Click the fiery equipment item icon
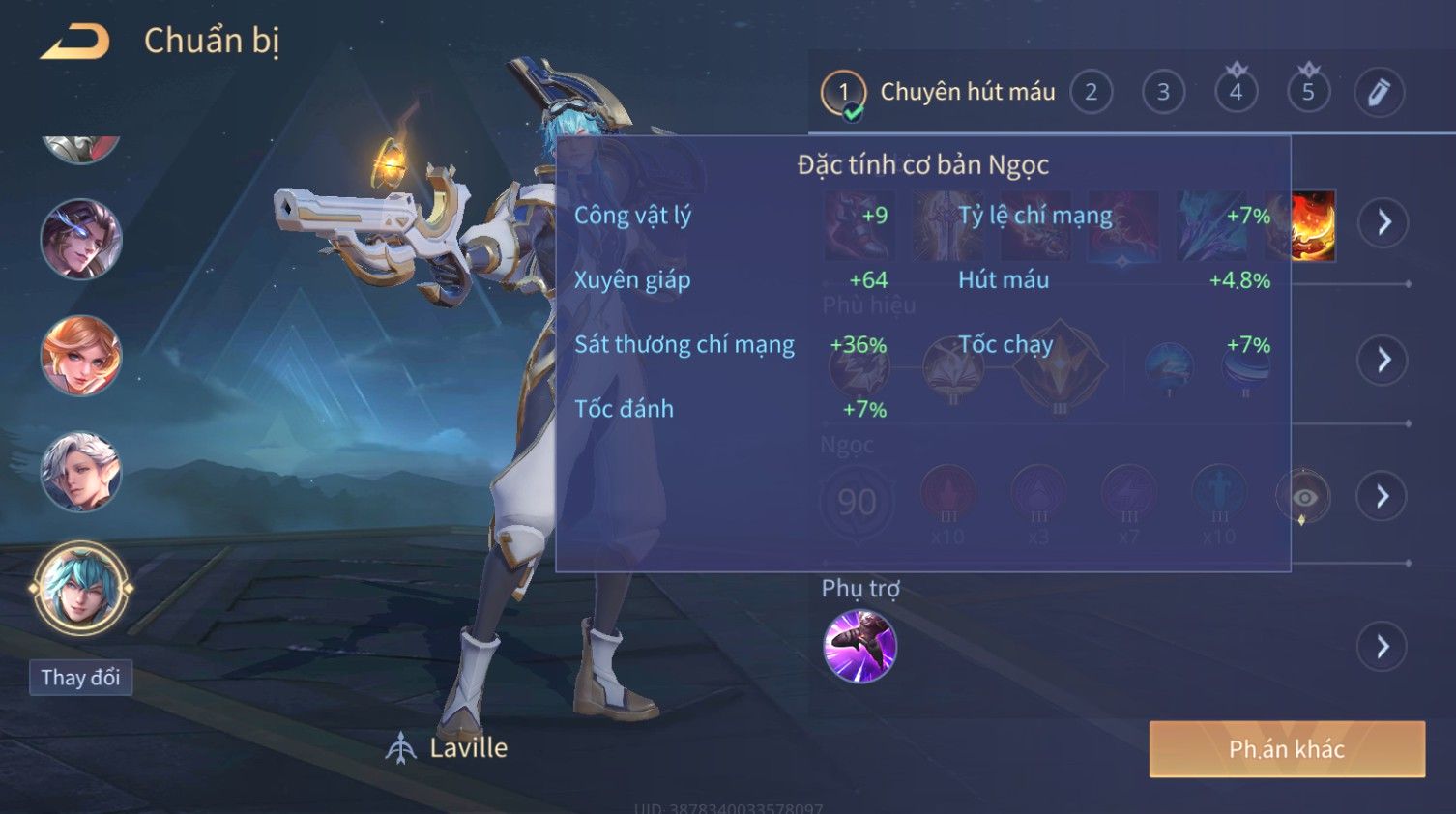Image resolution: width=1456 pixels, height=814 pixels. [x=1313, y=225]
